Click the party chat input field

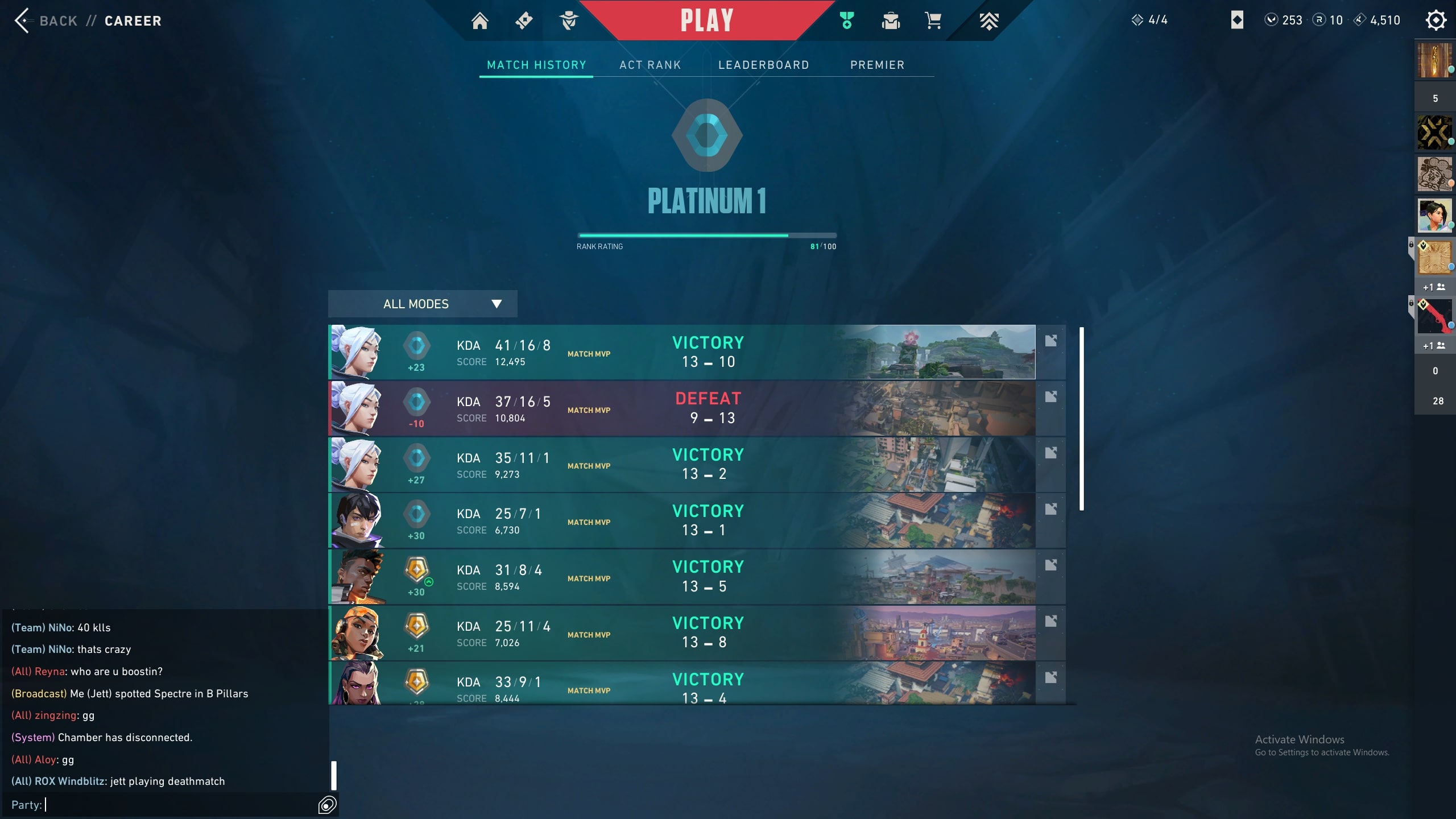[171, 805]
